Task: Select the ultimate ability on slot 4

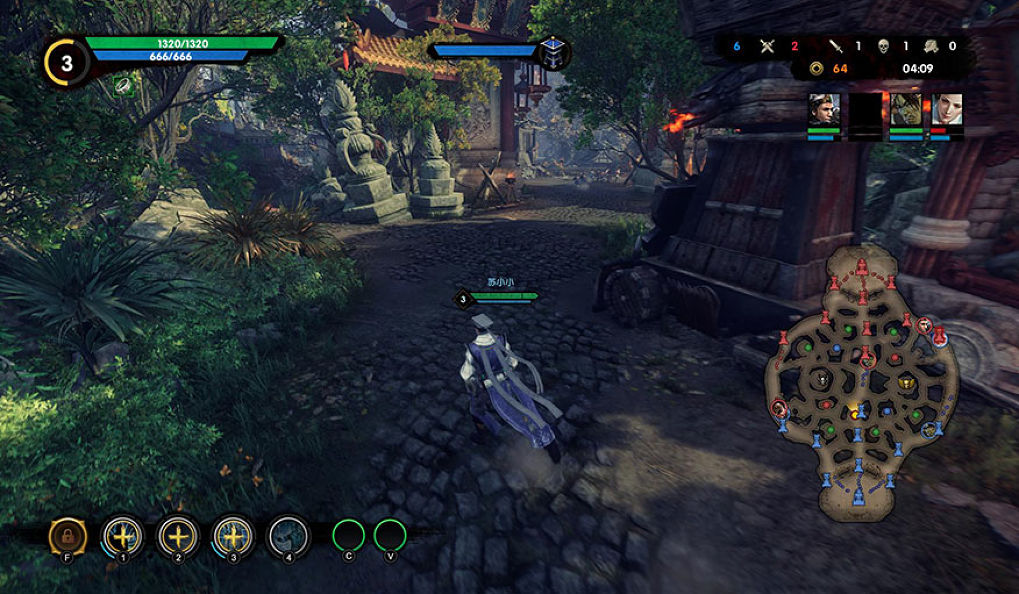Action: [x=288, y=536]
